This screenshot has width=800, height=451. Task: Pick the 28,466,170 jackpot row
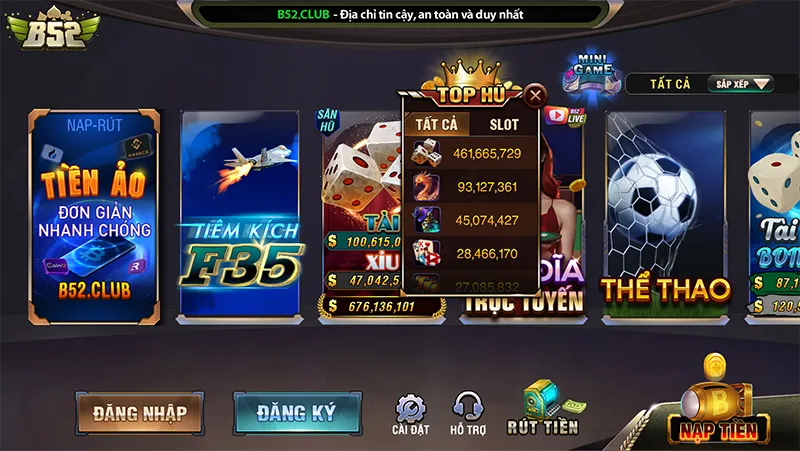470,254
